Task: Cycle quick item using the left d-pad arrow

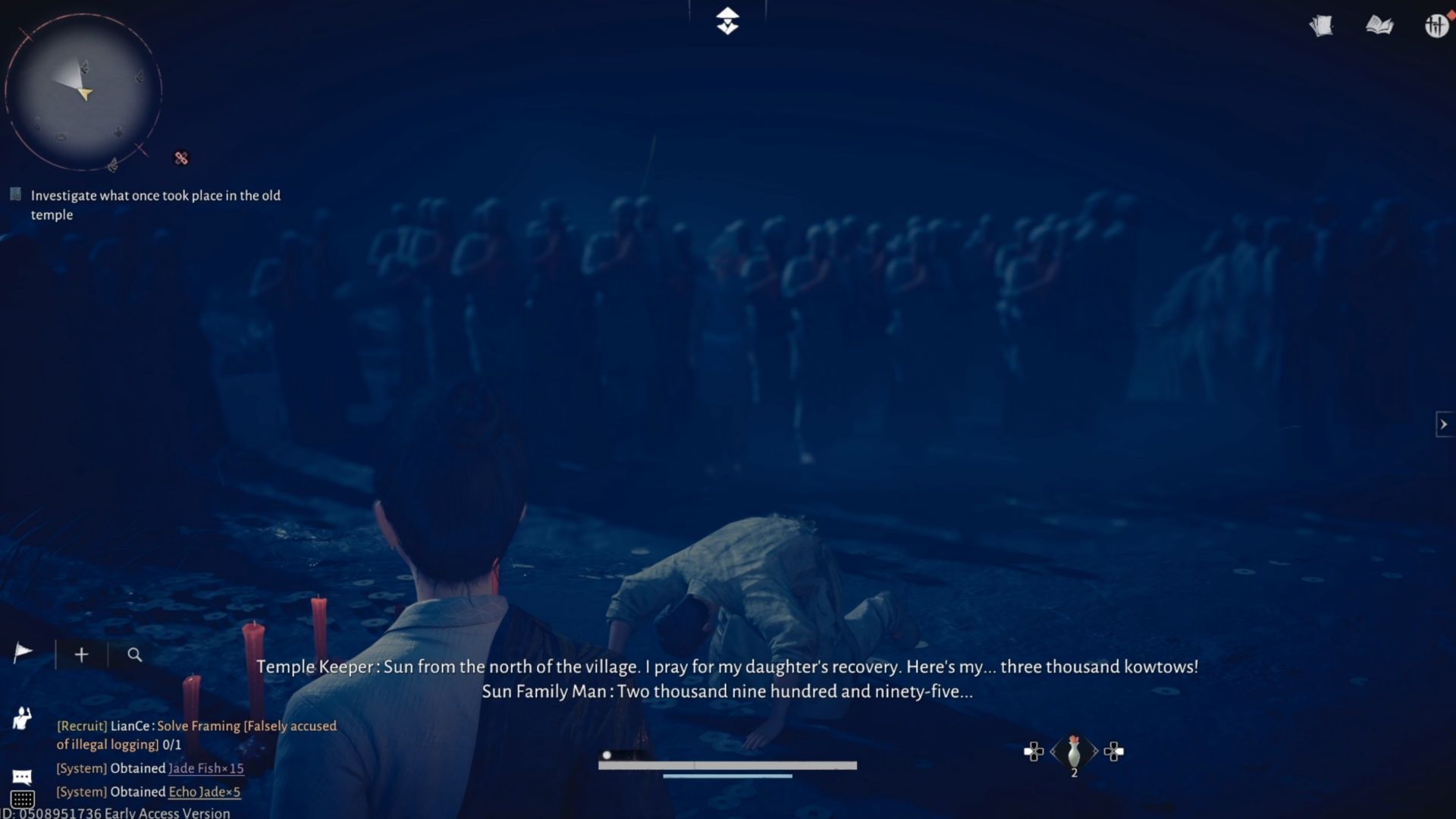Action: tap(1036, 752)
